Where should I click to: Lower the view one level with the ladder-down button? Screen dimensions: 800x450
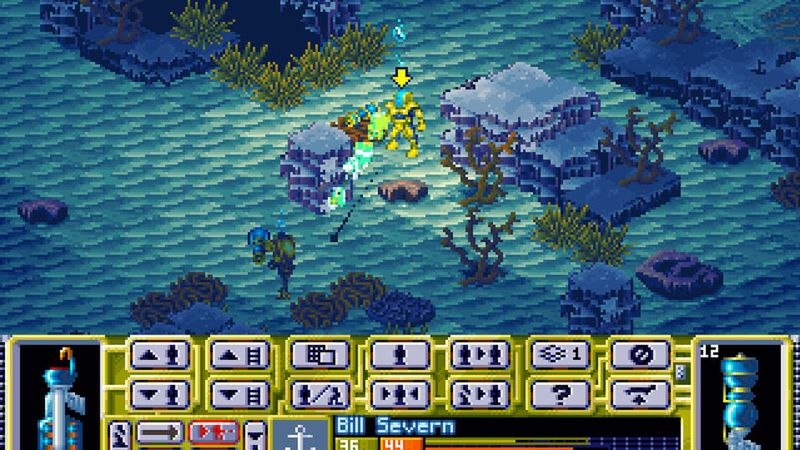pyautogui.click(x=239, y=391)
